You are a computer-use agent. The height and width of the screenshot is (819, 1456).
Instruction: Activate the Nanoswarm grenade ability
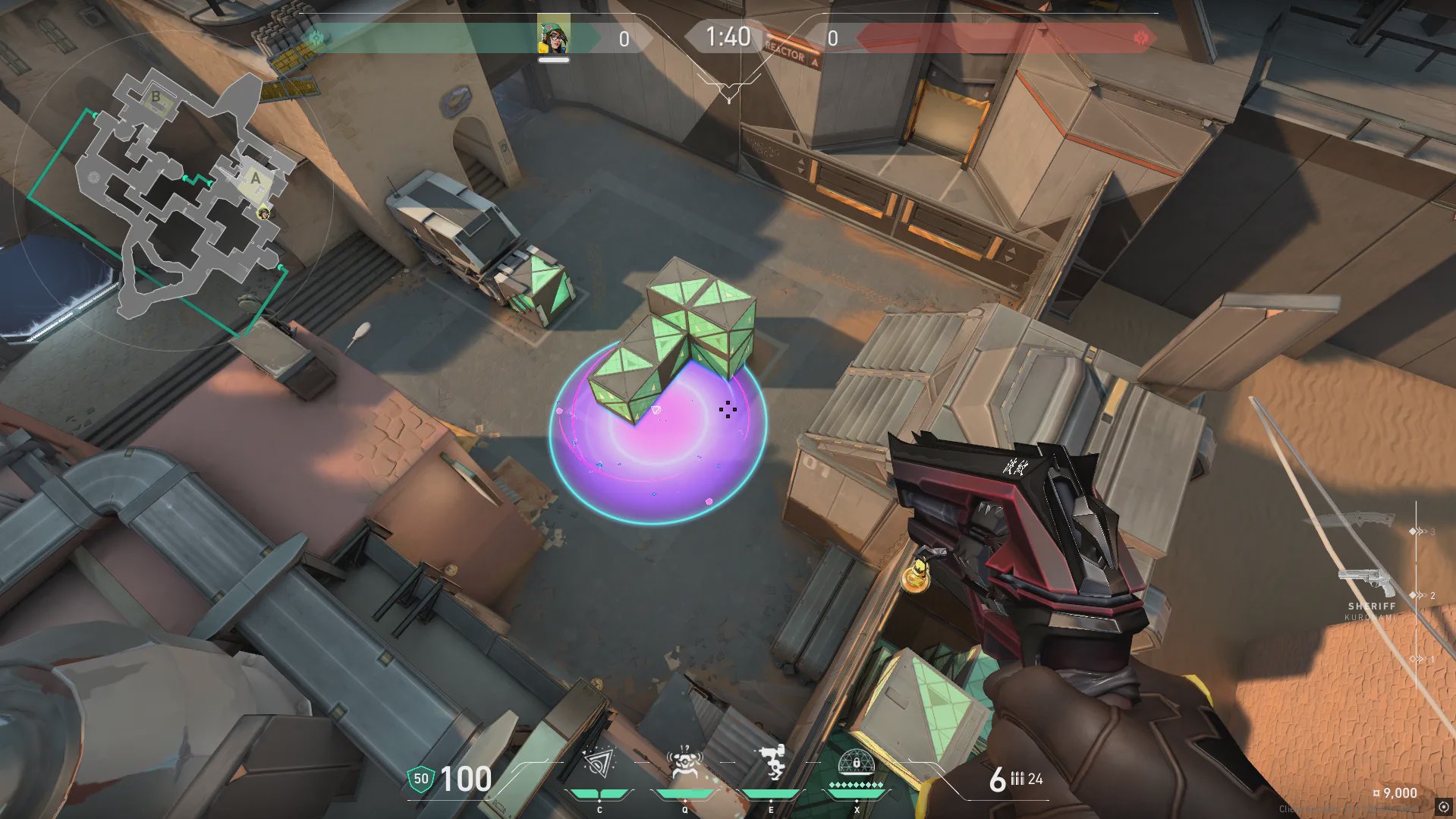click(x=599, y=764)
